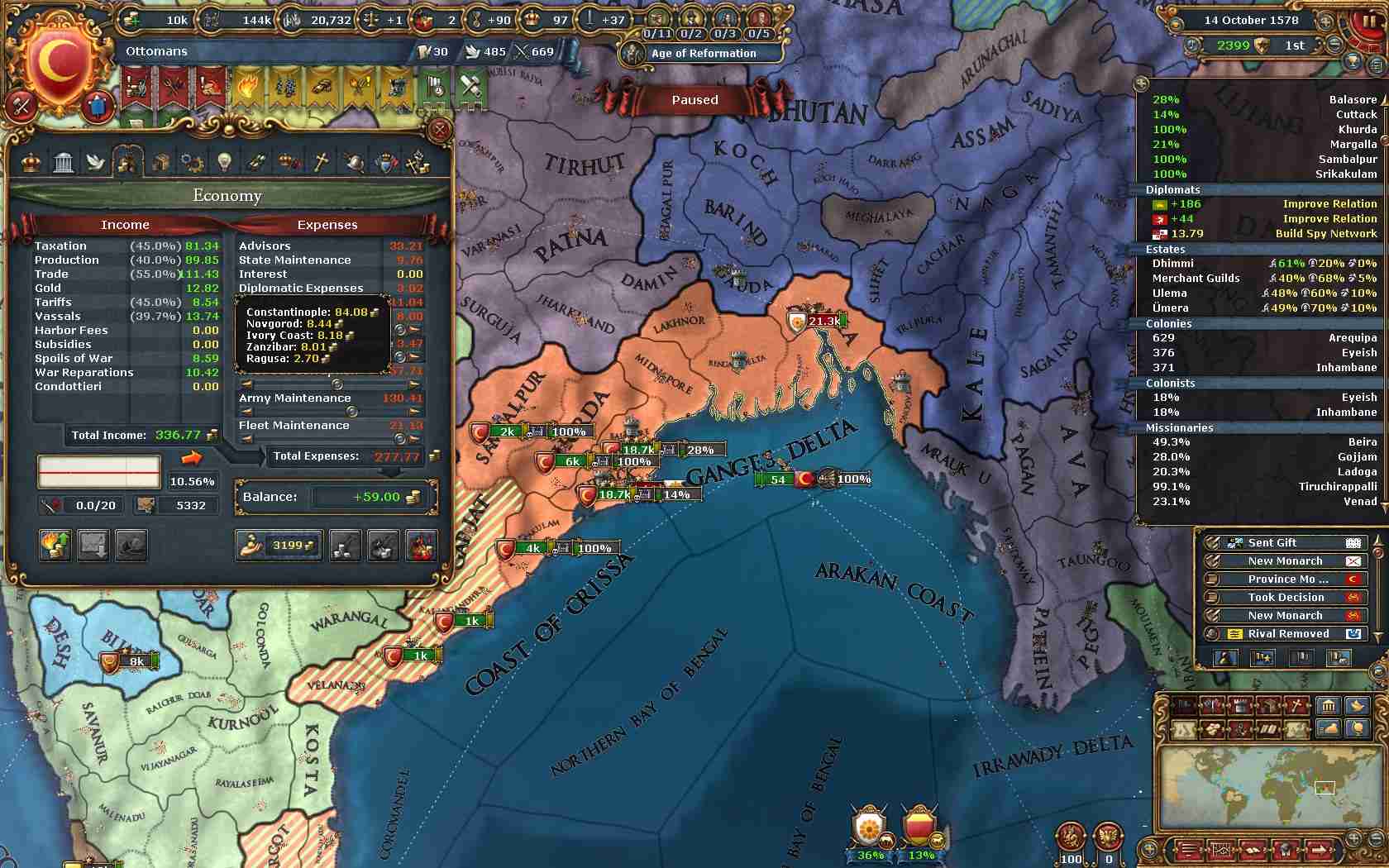Open the Ideas tab with light bulb

pos(224,162)
